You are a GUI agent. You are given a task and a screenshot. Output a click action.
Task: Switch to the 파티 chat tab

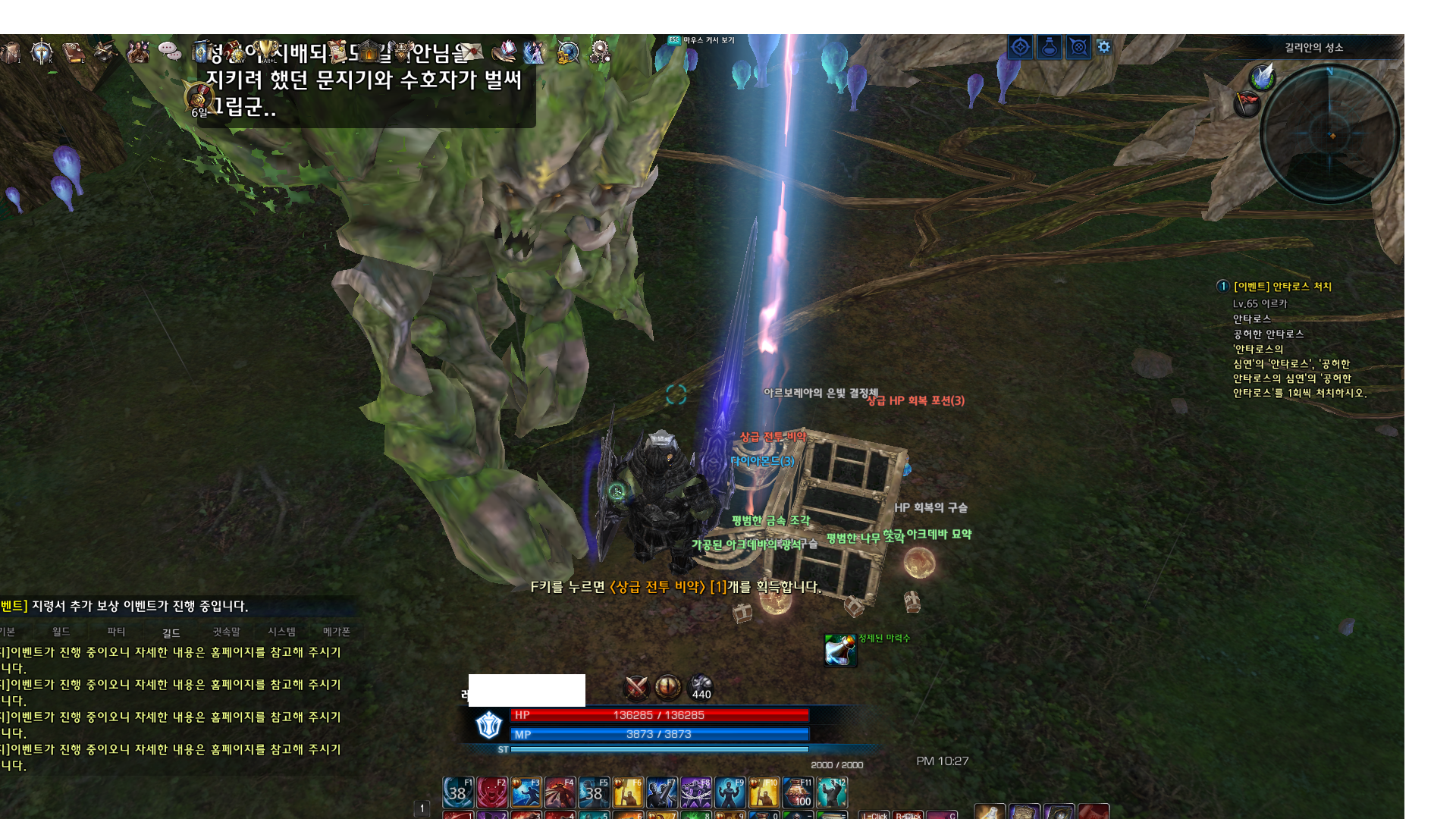tap(116, 632)
